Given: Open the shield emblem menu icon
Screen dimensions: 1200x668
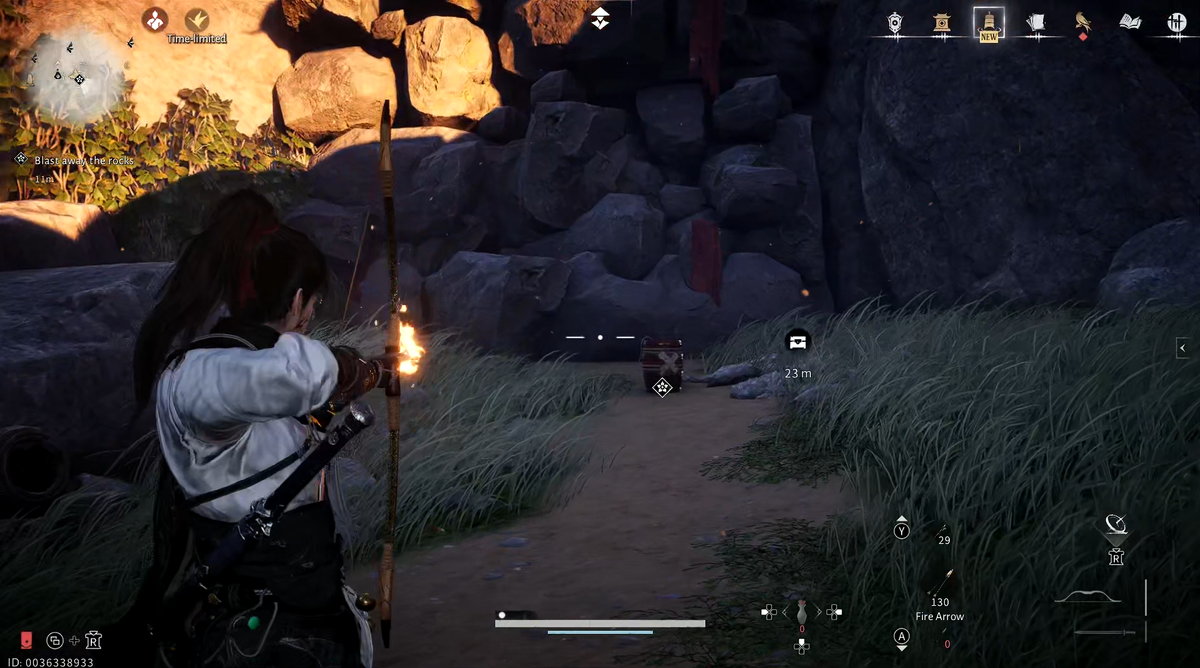Looking at the screenshot, I should [x=895, y=22].
